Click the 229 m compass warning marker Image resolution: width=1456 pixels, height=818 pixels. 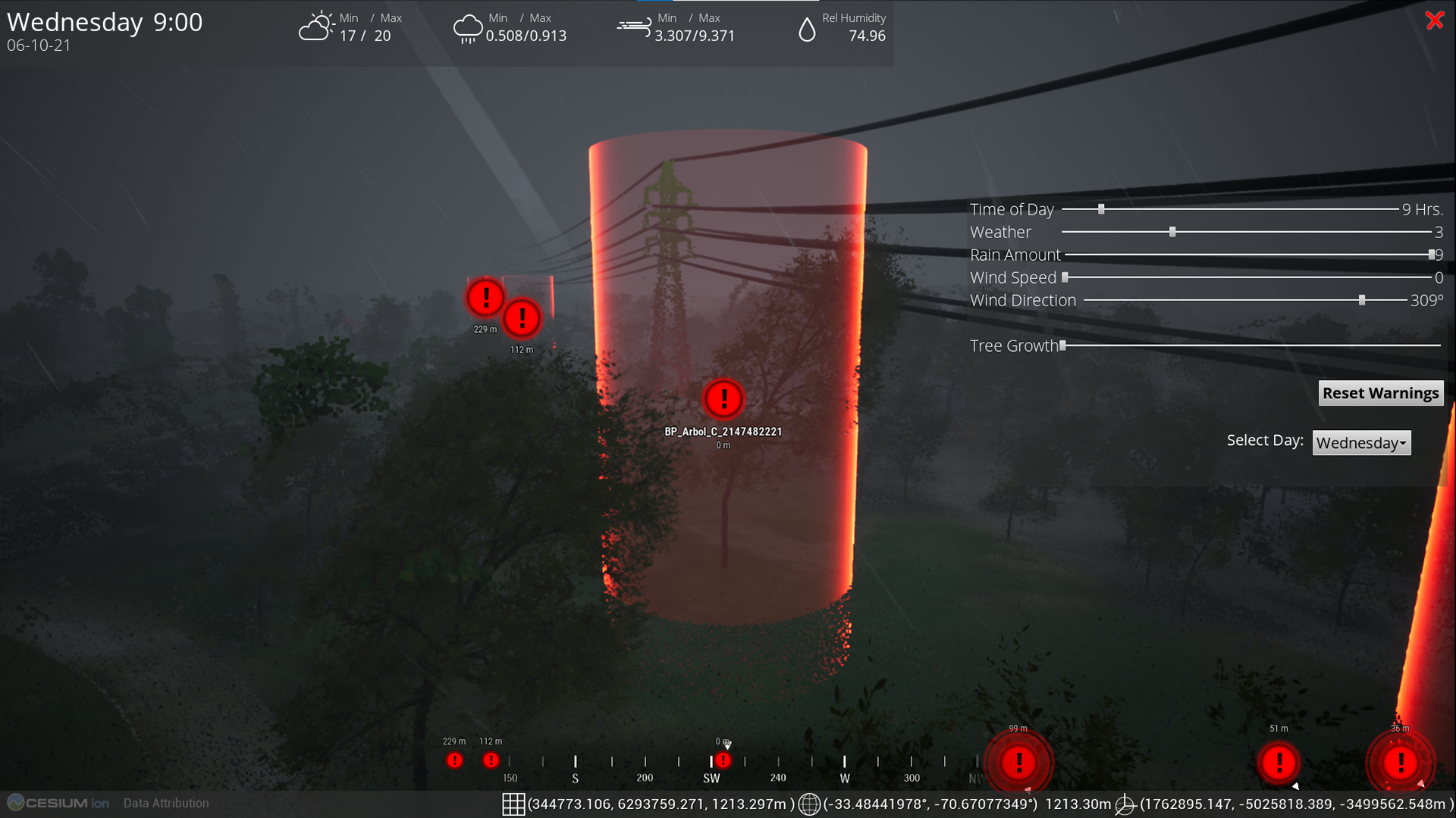(x=454, y=760)
